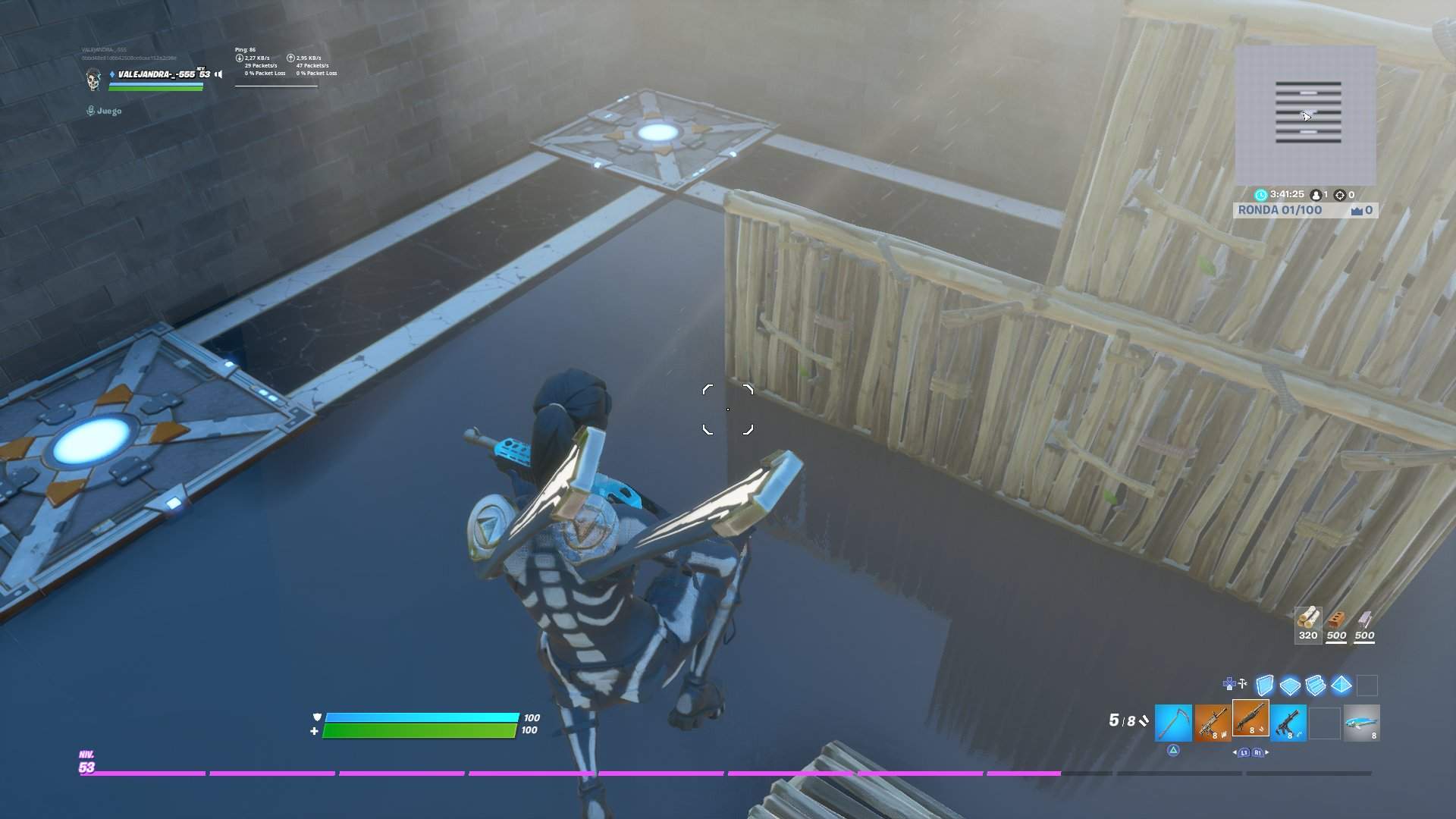Click the right chevron beside R1
Screen dimensions: 1456x819
(x=1266, y=752)
